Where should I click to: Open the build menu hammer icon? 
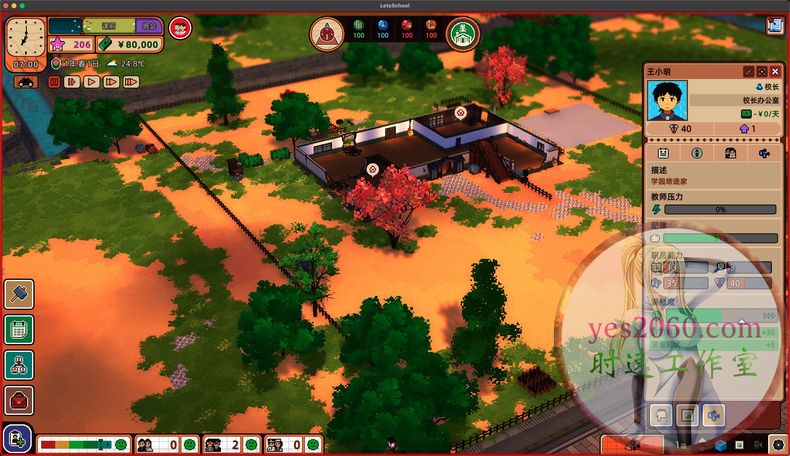[x=19, y=294]
